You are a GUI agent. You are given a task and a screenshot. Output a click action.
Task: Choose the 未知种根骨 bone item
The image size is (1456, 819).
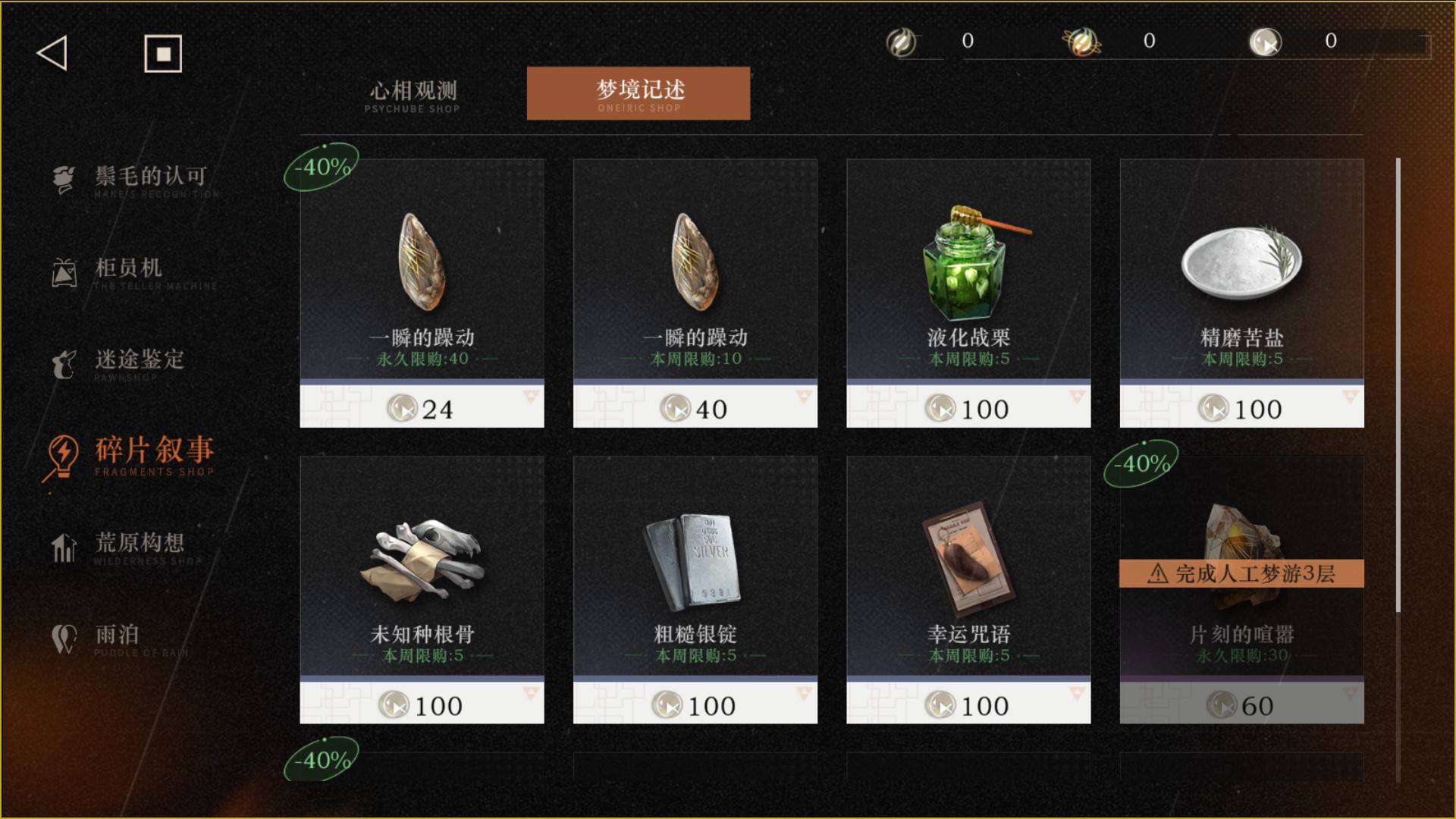coord(422,589)
